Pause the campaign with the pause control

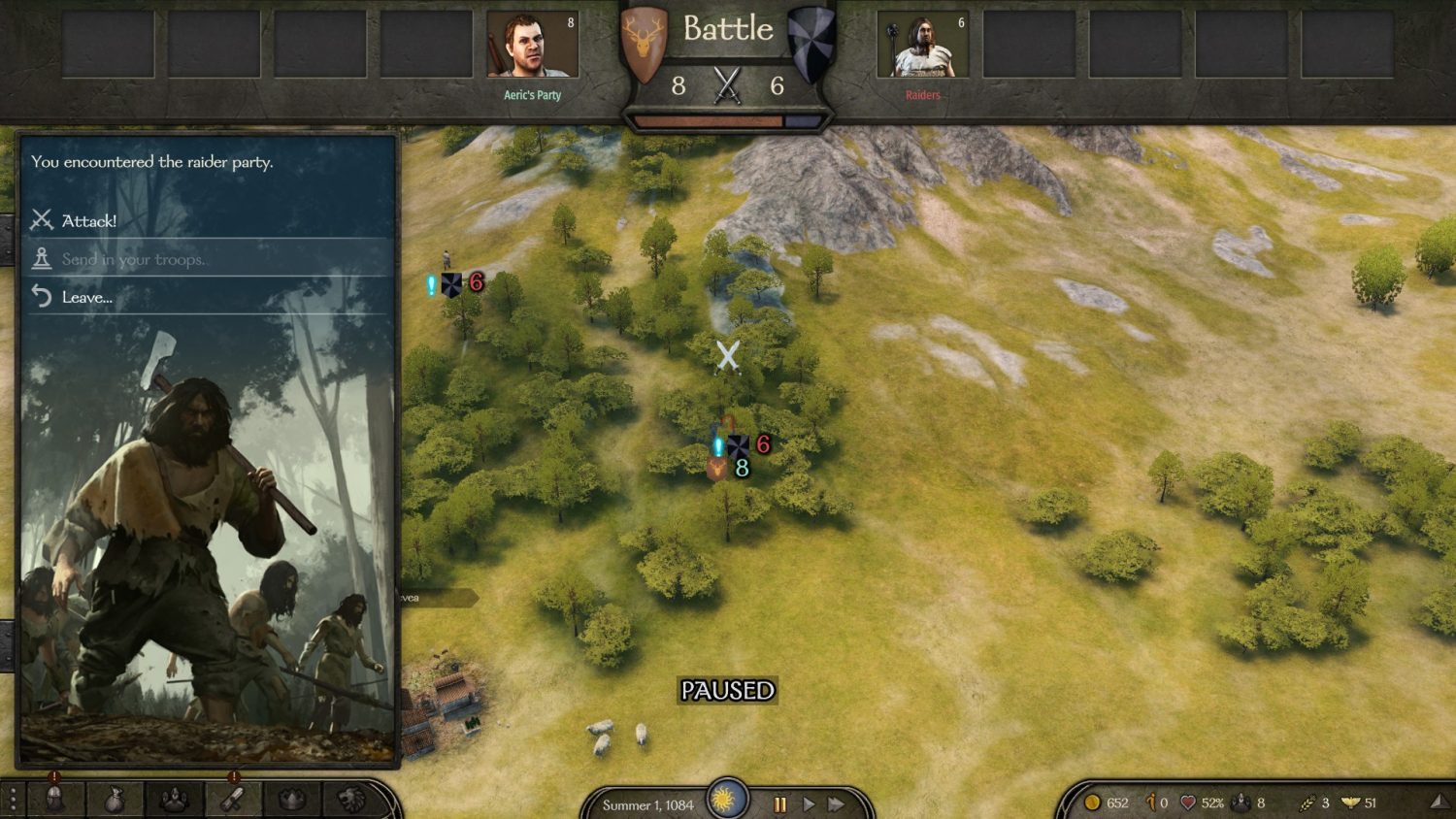coord(780,803)
